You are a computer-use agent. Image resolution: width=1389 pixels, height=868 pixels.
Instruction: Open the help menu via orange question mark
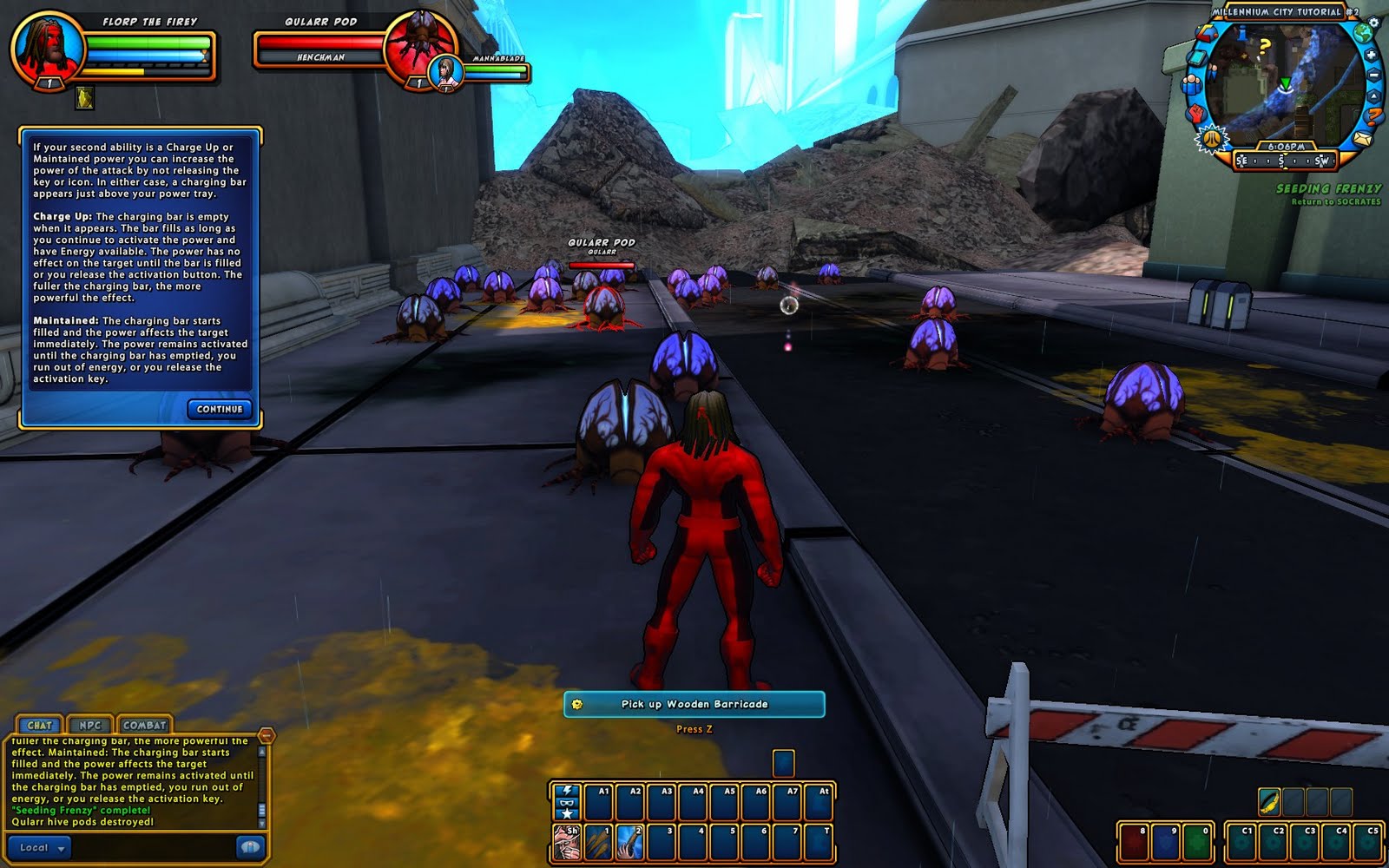1373,116
